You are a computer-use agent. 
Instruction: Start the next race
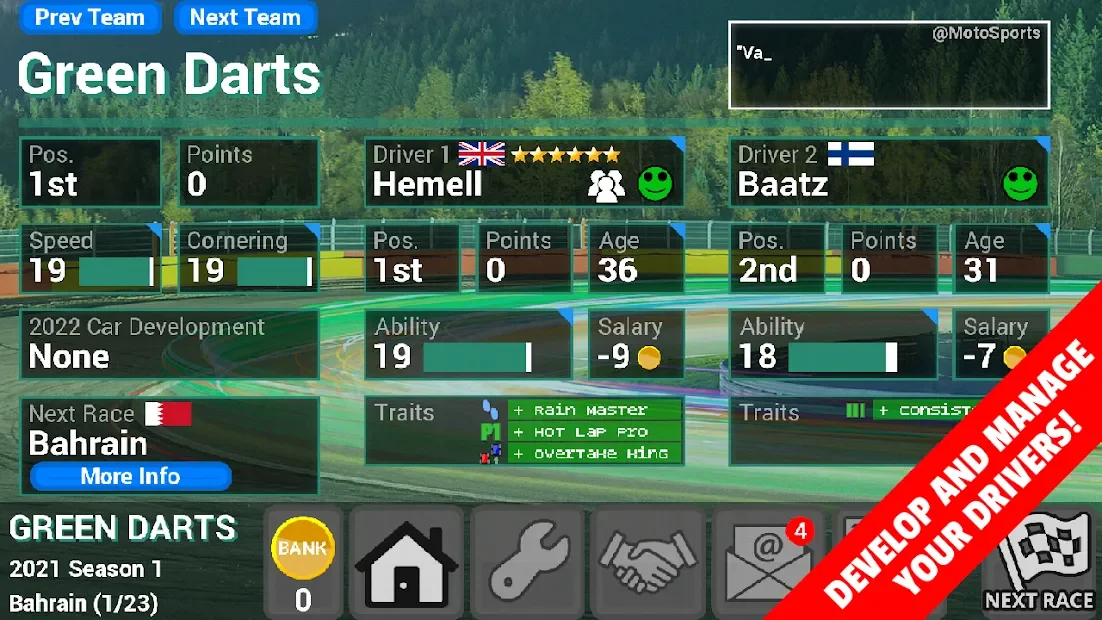[1038, 564]
